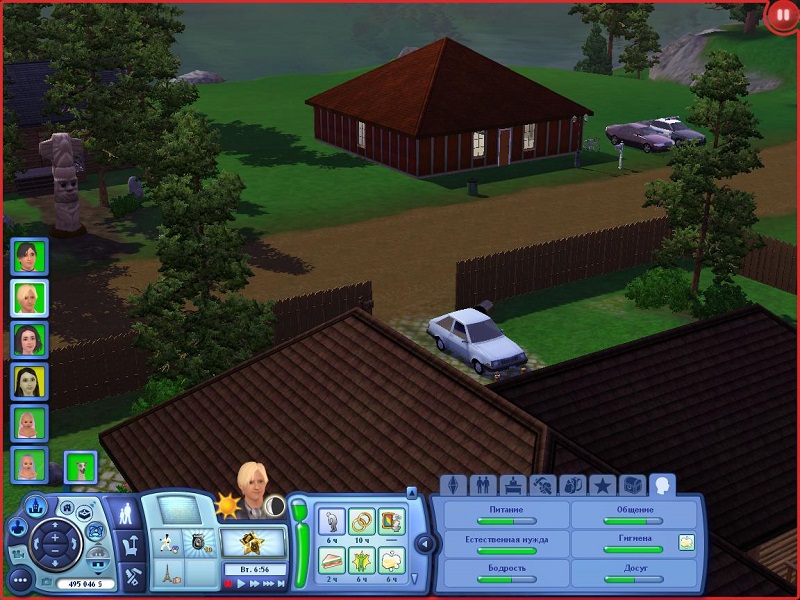Open the Skills tab

tap(543, 486)
